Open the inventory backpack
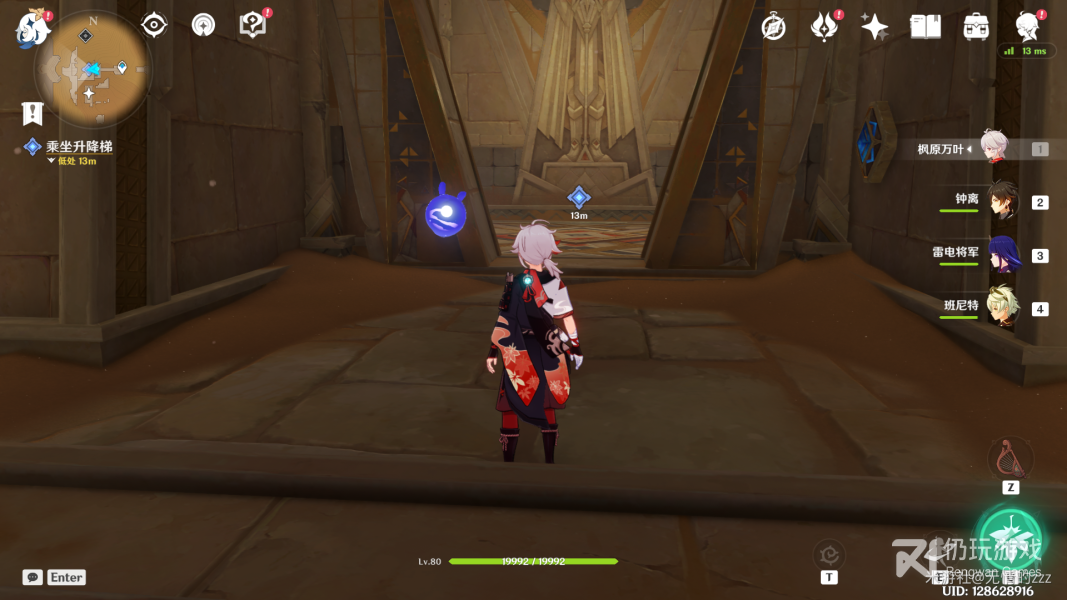 976,27
